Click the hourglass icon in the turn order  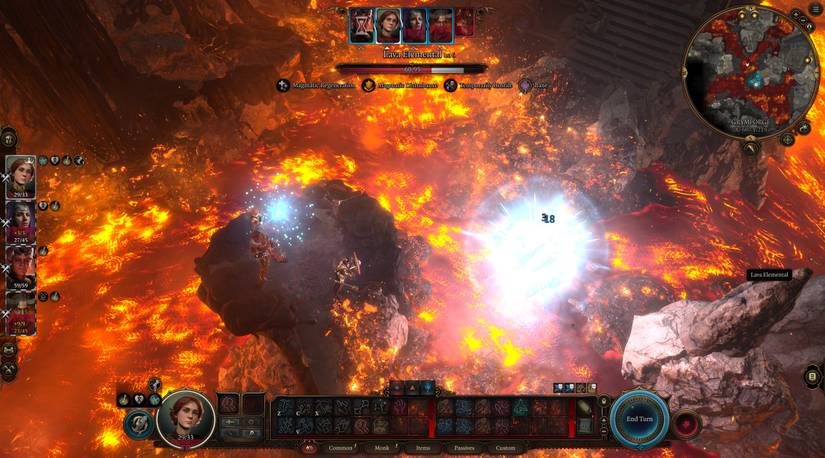361,25
